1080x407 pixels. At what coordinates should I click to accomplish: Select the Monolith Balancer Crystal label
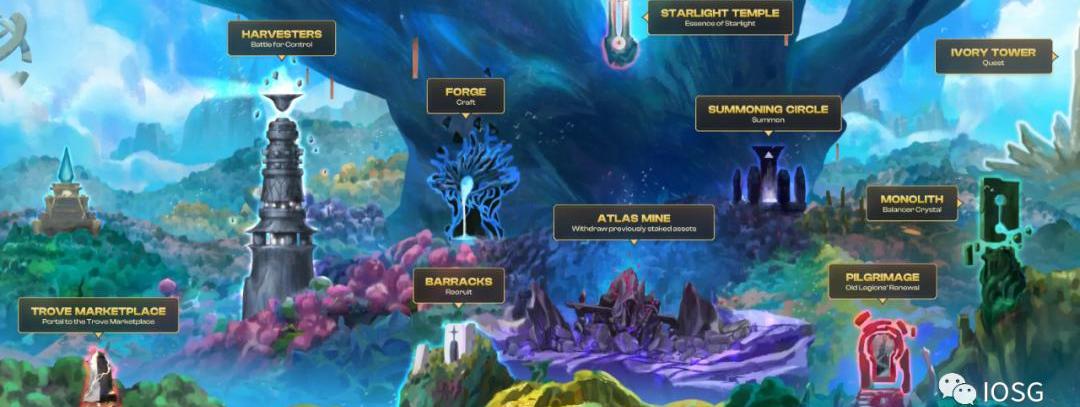coord(911,203)
